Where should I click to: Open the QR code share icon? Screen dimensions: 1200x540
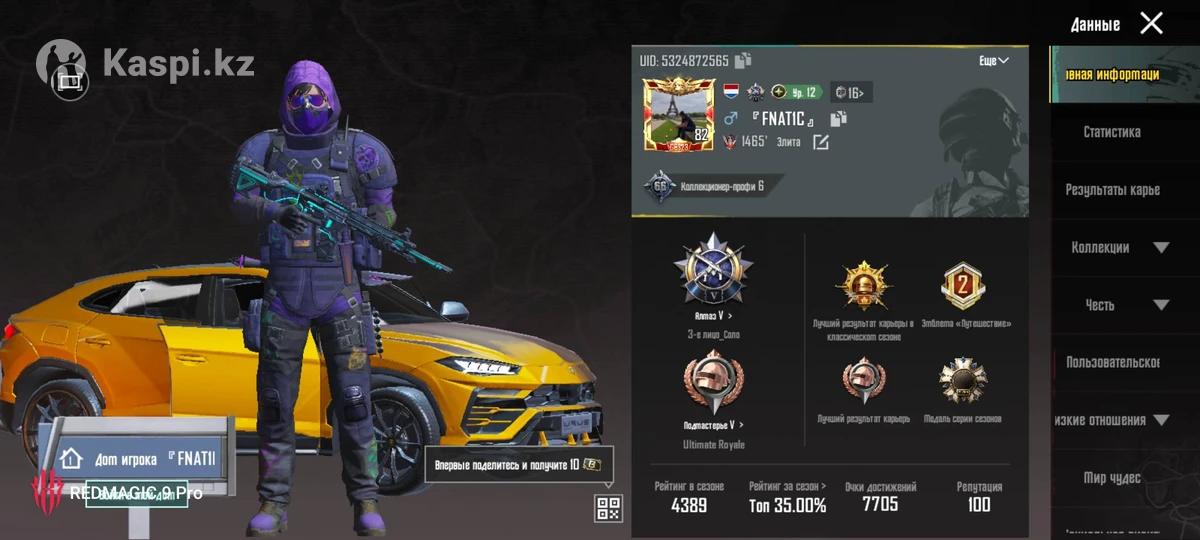point(608,508)
